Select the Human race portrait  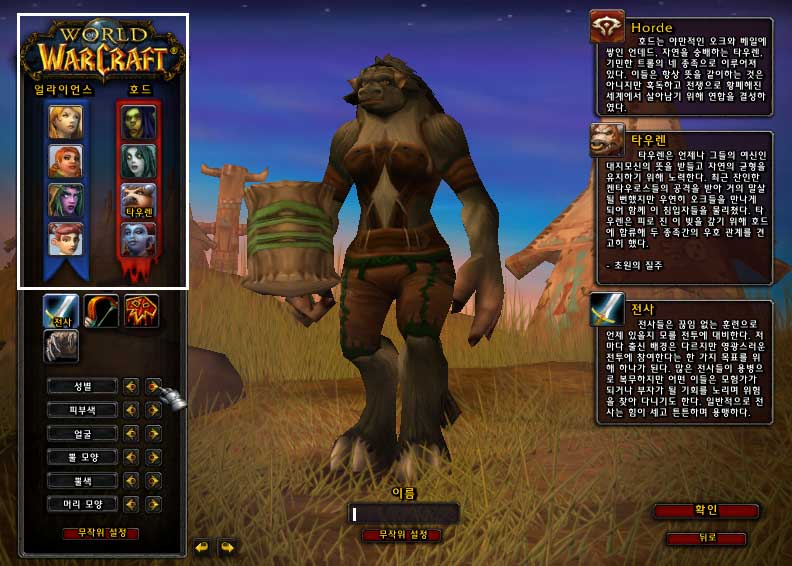coord(66,122)
